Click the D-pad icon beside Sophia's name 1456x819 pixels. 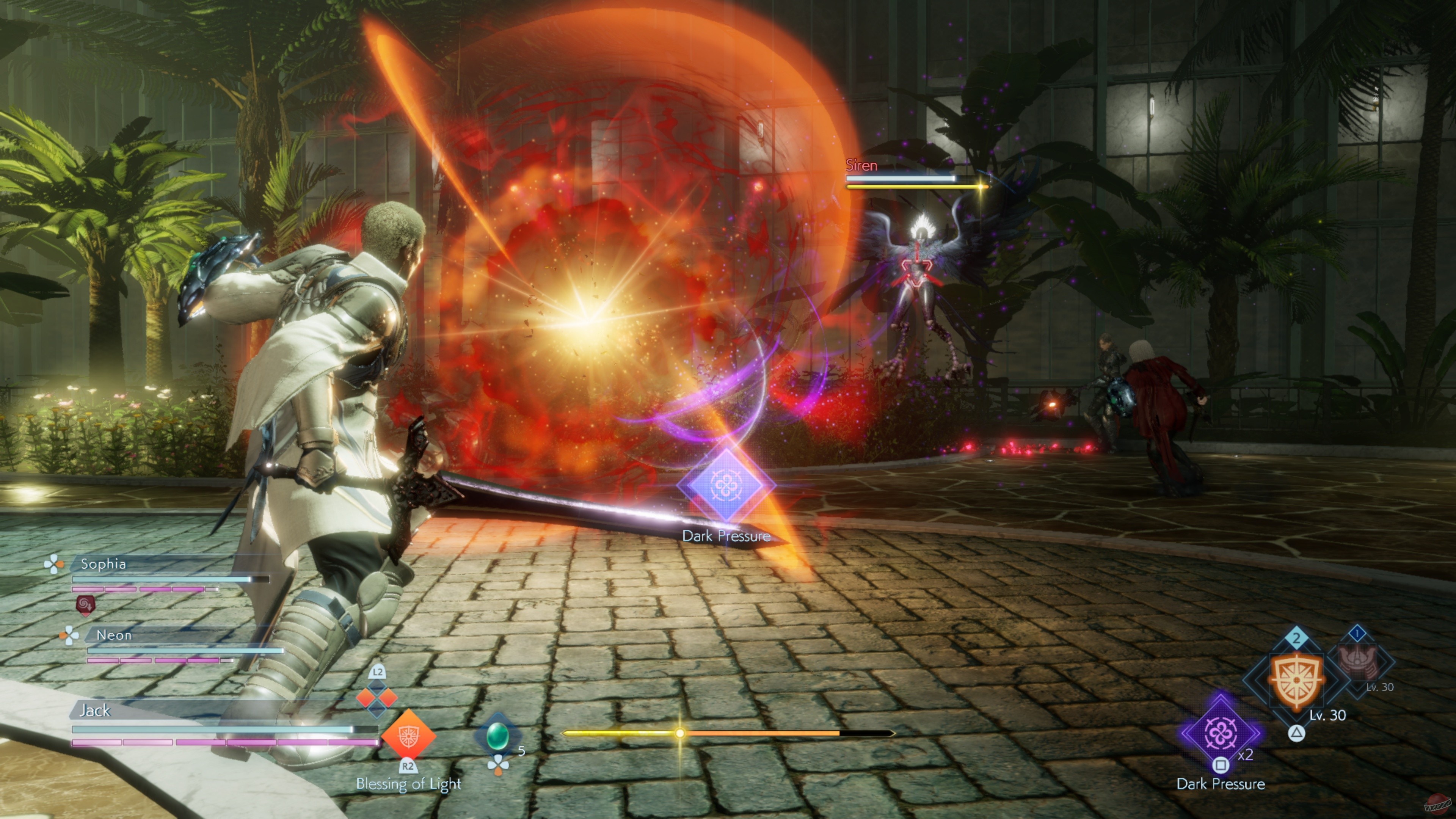pos(54,565)
